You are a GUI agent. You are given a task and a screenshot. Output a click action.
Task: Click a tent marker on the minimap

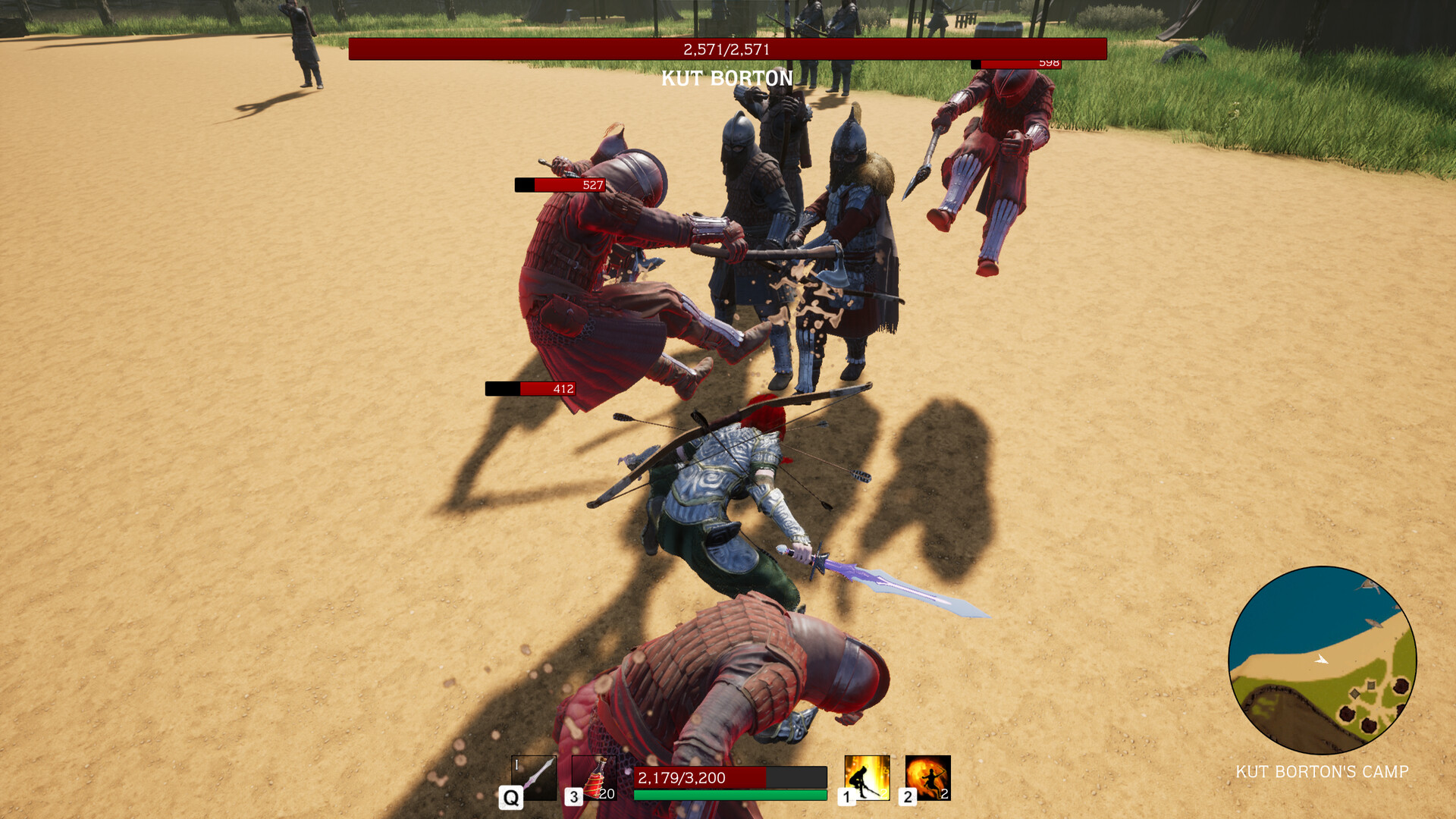coord(1370,685)
